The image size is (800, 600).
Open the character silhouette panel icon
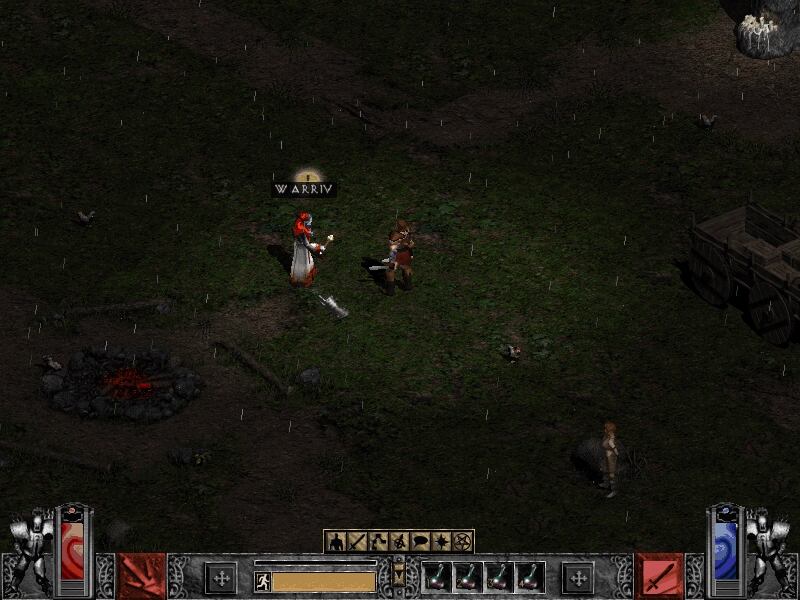(x=336, y=542)
